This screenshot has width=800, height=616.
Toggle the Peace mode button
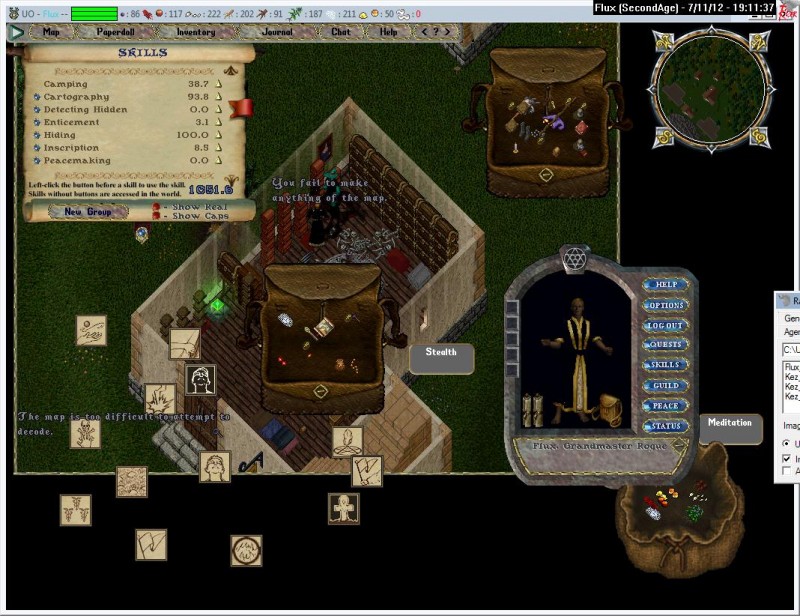click(665, 405)
